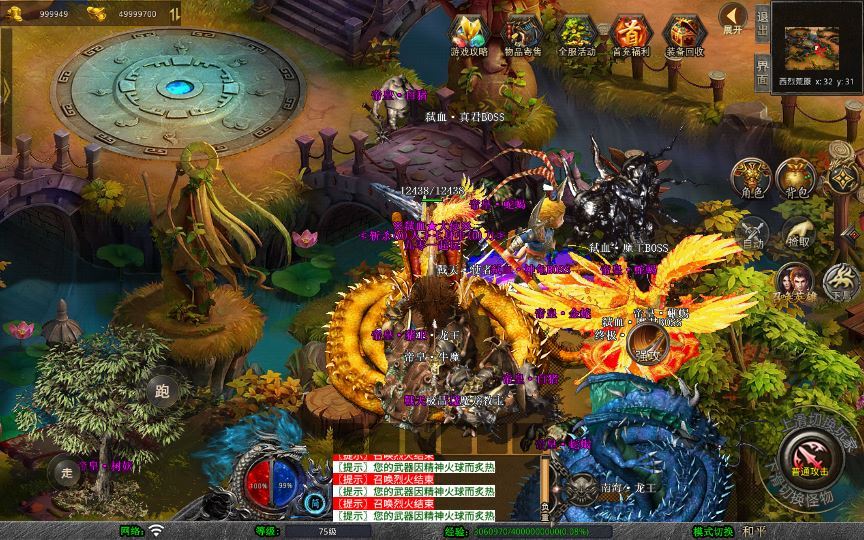Viewport: 864px width, 540px height.
Task: Open the 物品寄售 item consignment icon
Action: [523, 33]
